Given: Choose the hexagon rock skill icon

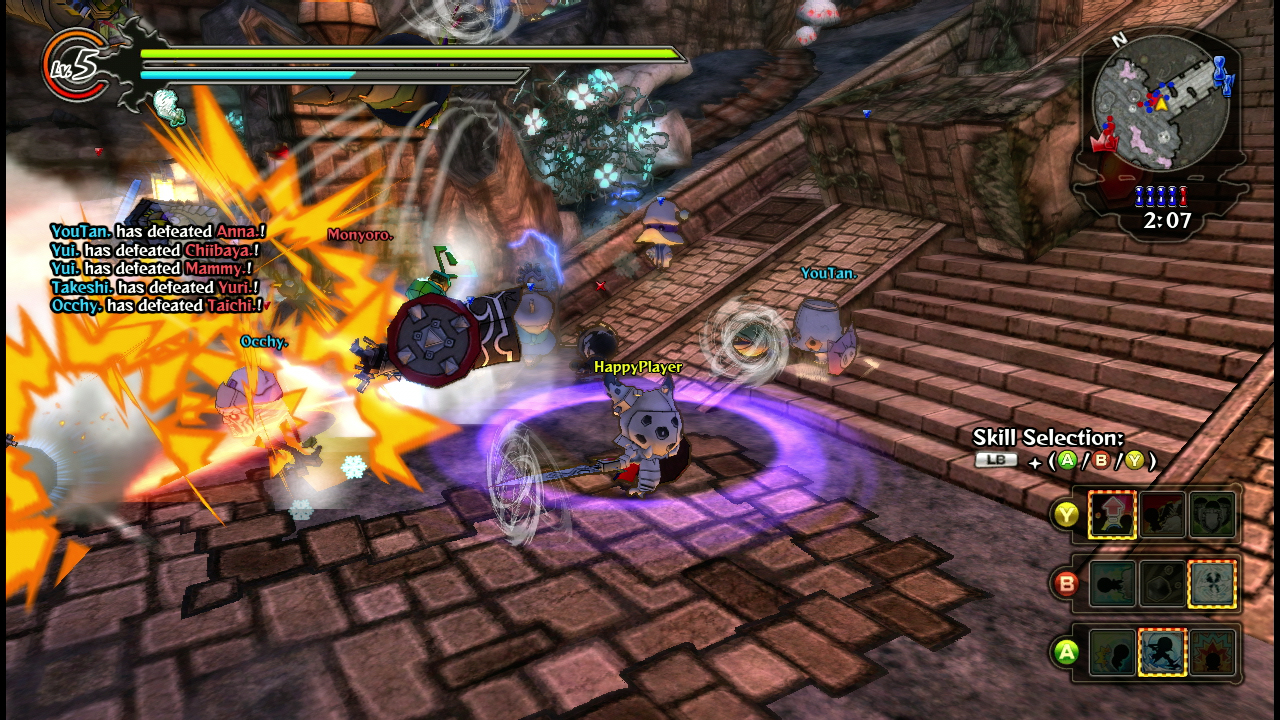Looking at the screenshot, I should 1162,584.
